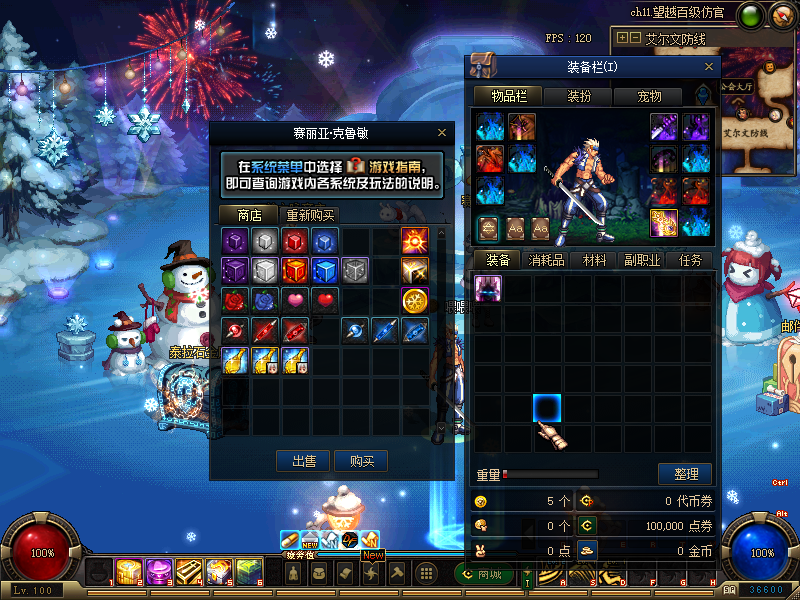
Task: Select the 商店 shop tab
Action: point(249,215)
